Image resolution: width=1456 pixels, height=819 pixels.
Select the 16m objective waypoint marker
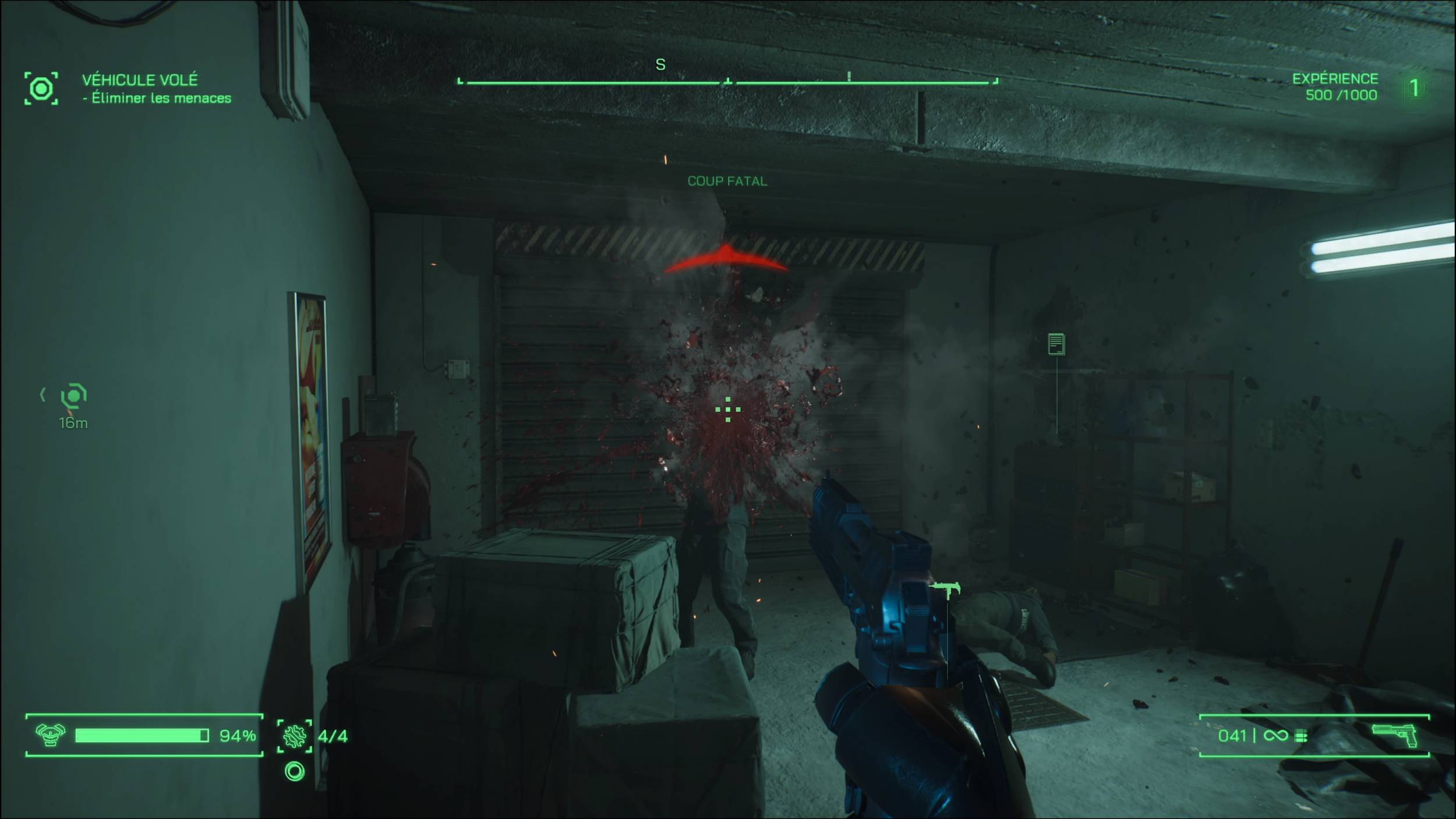(74, 396)
